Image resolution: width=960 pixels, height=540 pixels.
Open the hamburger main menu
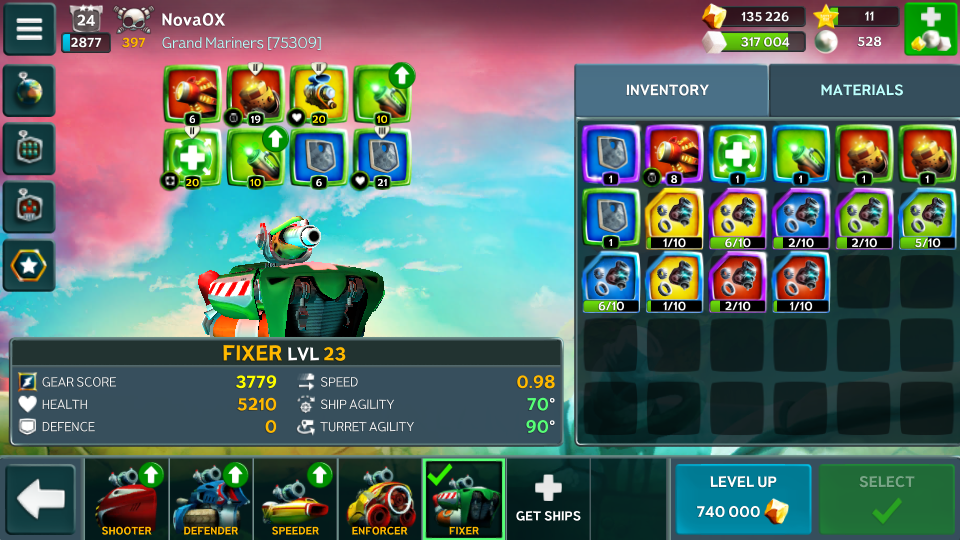(x=29, y=29)
